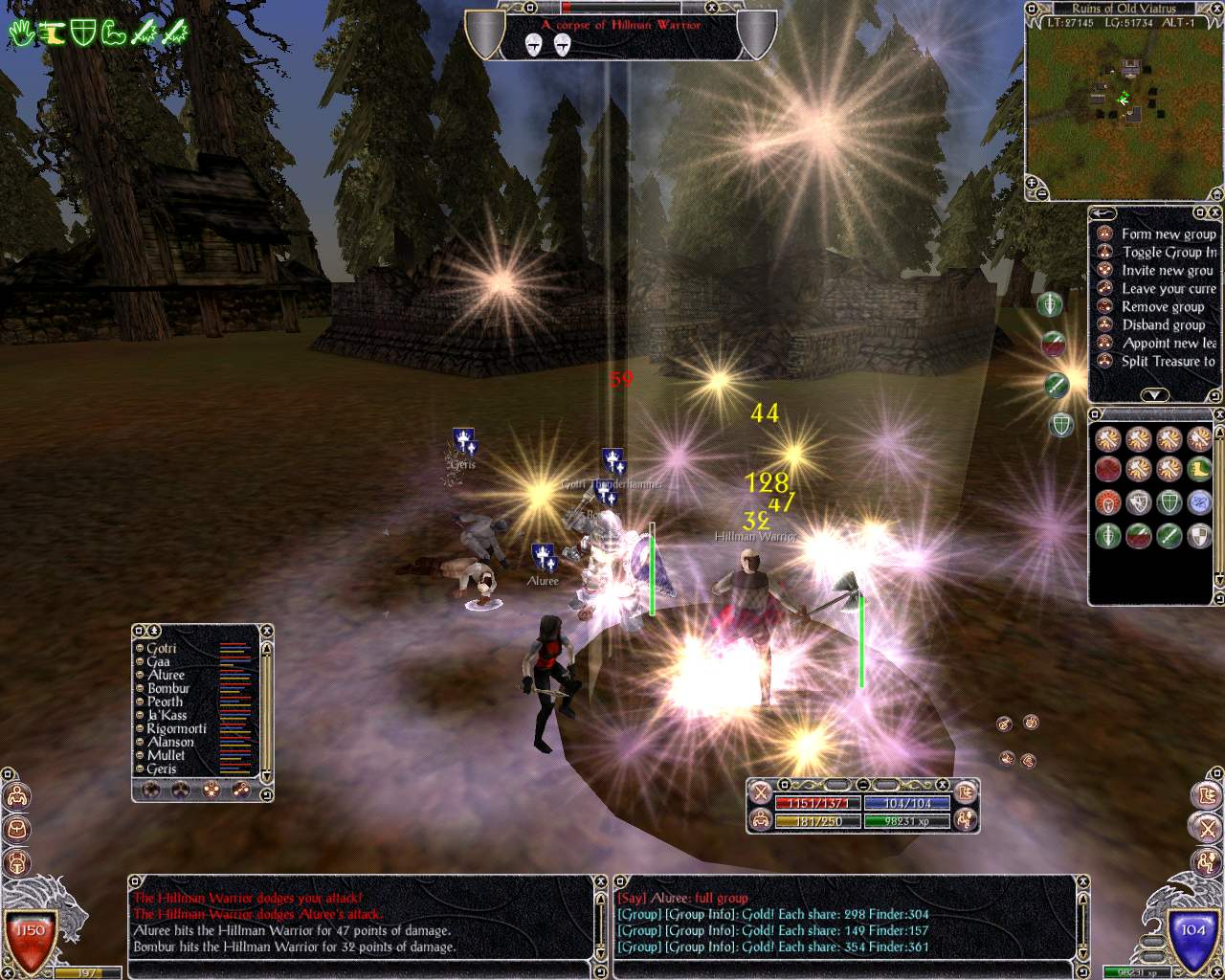Go back using the group menu arrow
The image size is (1225, 980).
pyautogui.click(x=1102, y=213)
